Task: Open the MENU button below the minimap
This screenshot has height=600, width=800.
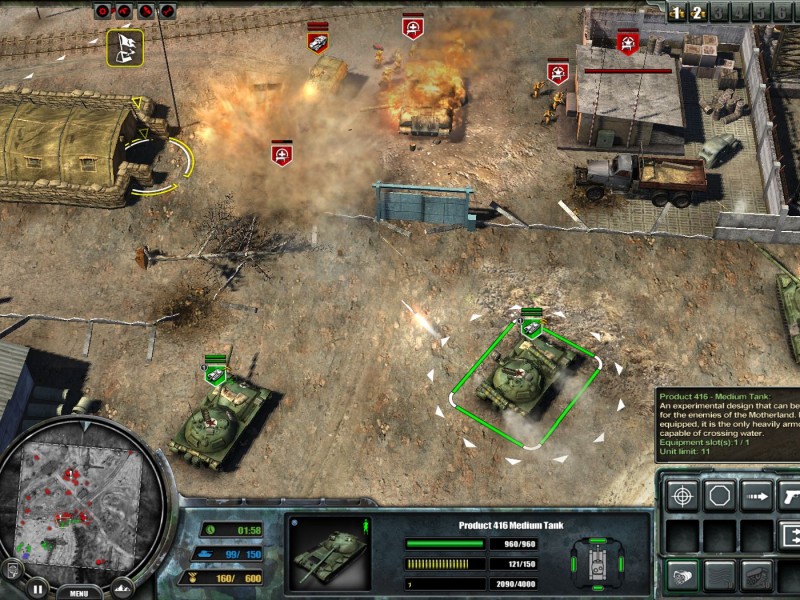Action: point(79,592)
